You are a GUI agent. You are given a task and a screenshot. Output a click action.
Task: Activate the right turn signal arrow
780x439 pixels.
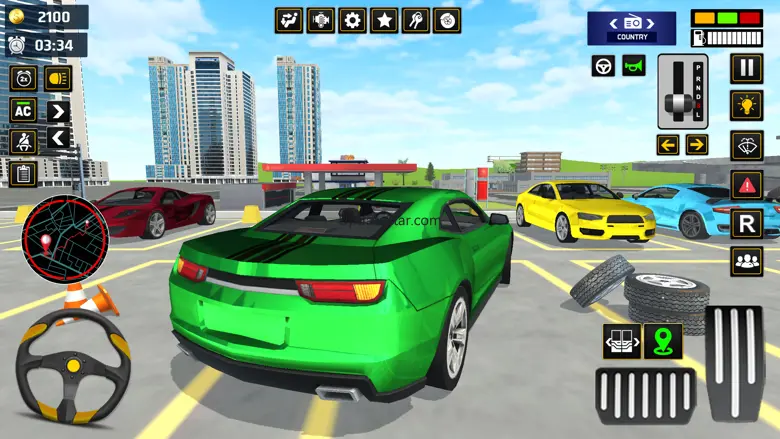coord(697,145)
